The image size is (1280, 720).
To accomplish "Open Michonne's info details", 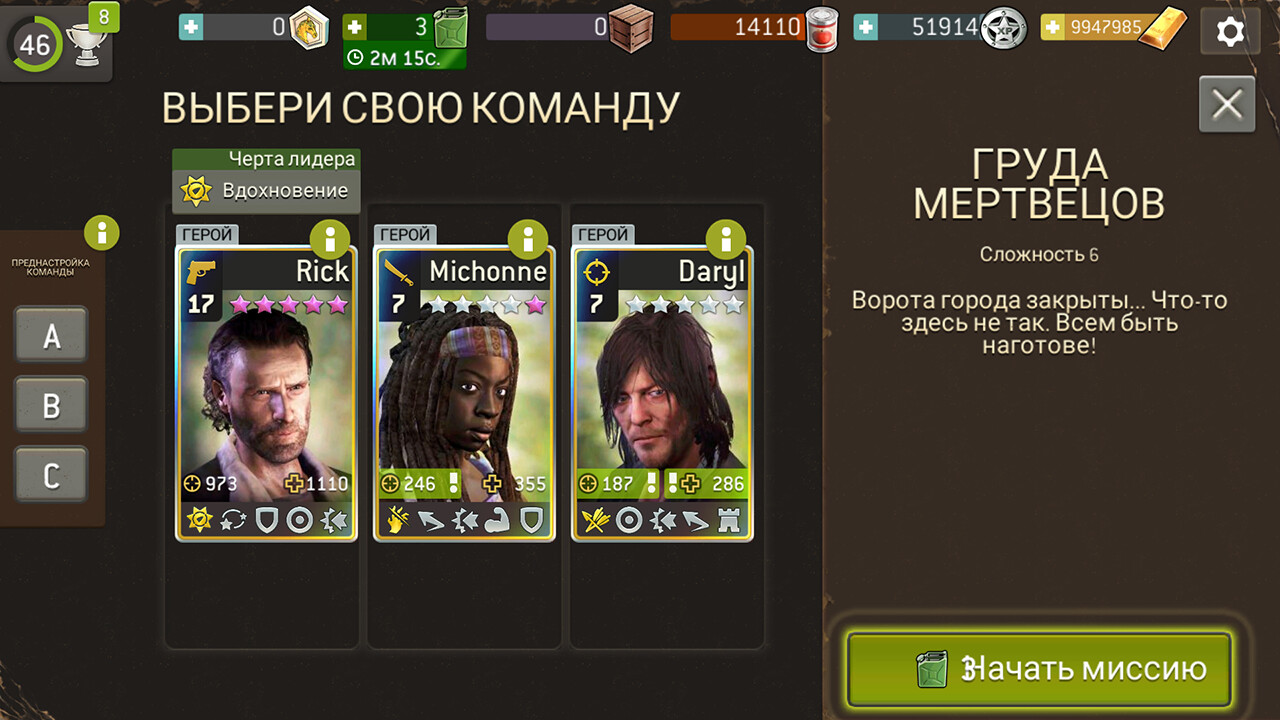I will tap(528, 240).
